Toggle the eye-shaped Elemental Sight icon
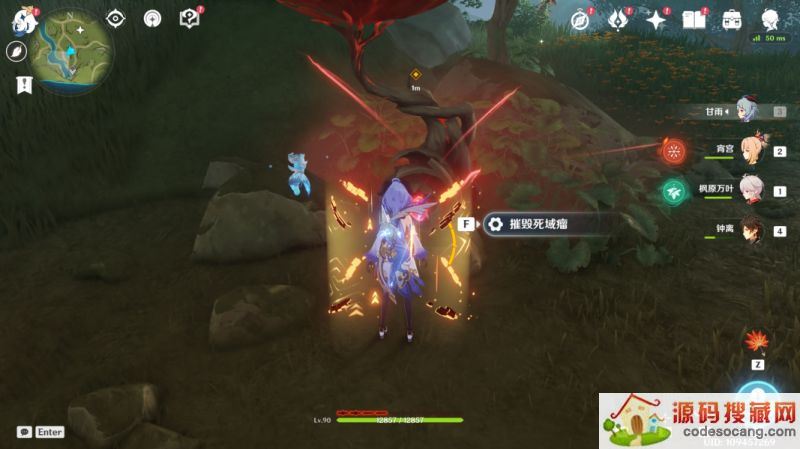 (116, 18)
